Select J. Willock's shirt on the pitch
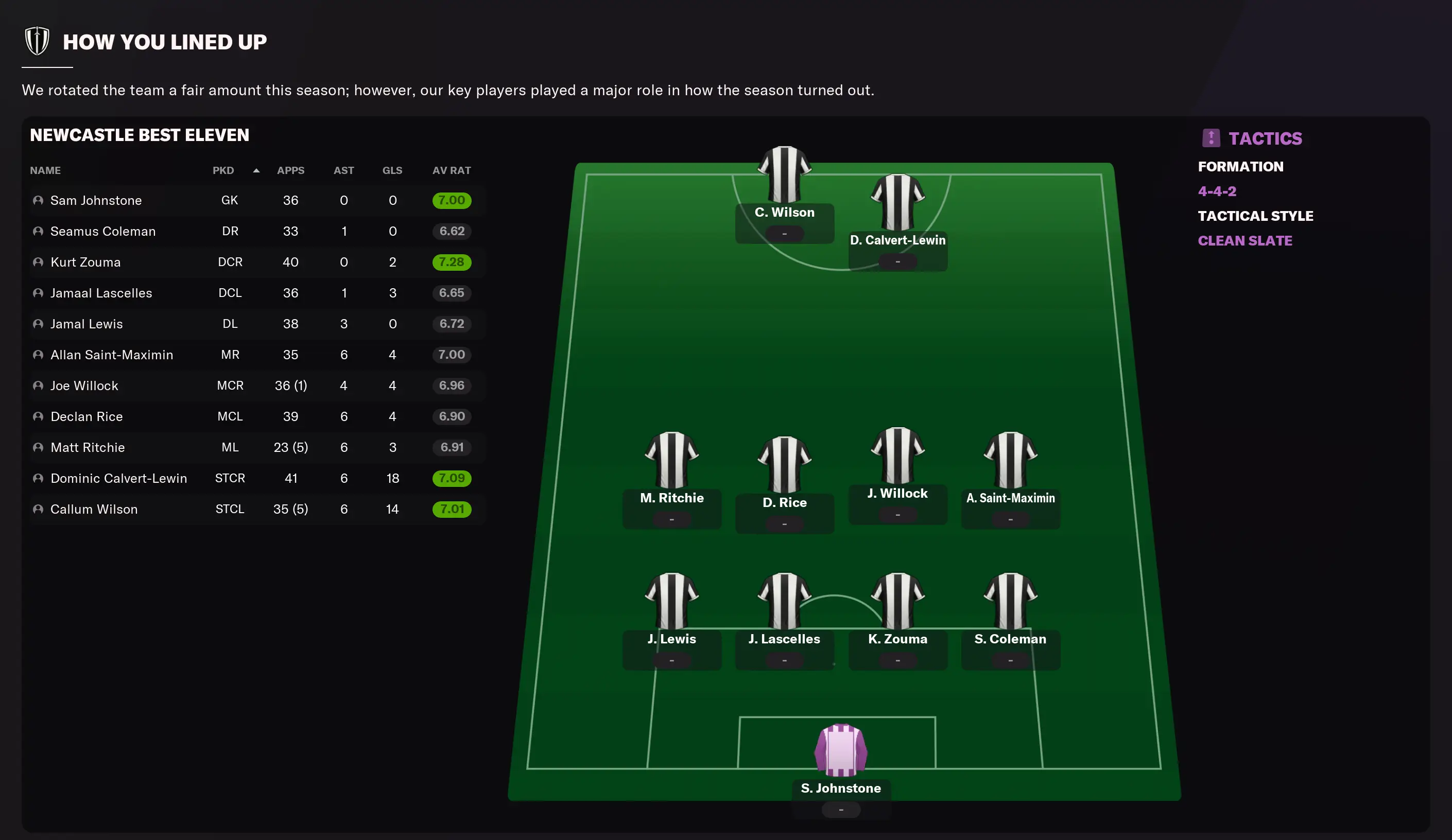Image resolution: width=1452 pixels, height=840 pixels. 897,455
